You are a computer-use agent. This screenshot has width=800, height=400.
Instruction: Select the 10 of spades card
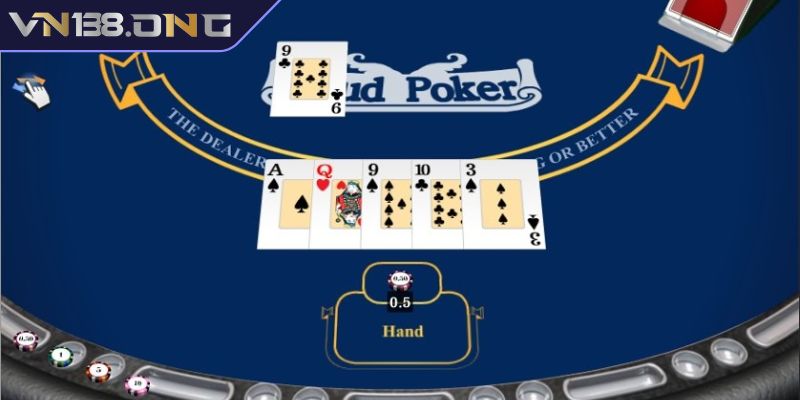tap(436, 205)
